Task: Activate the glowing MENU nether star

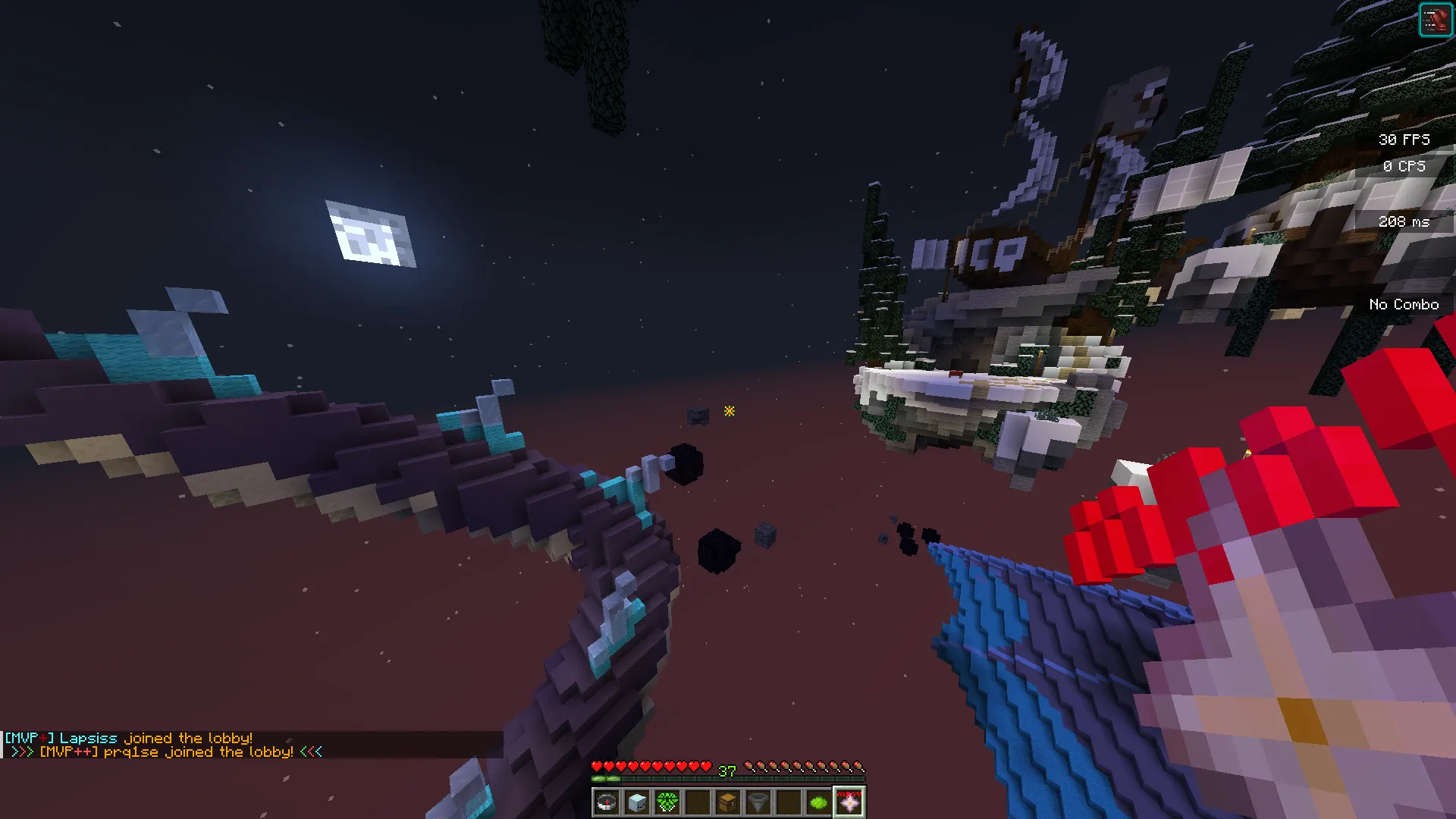Action: (x=849, y=802)
